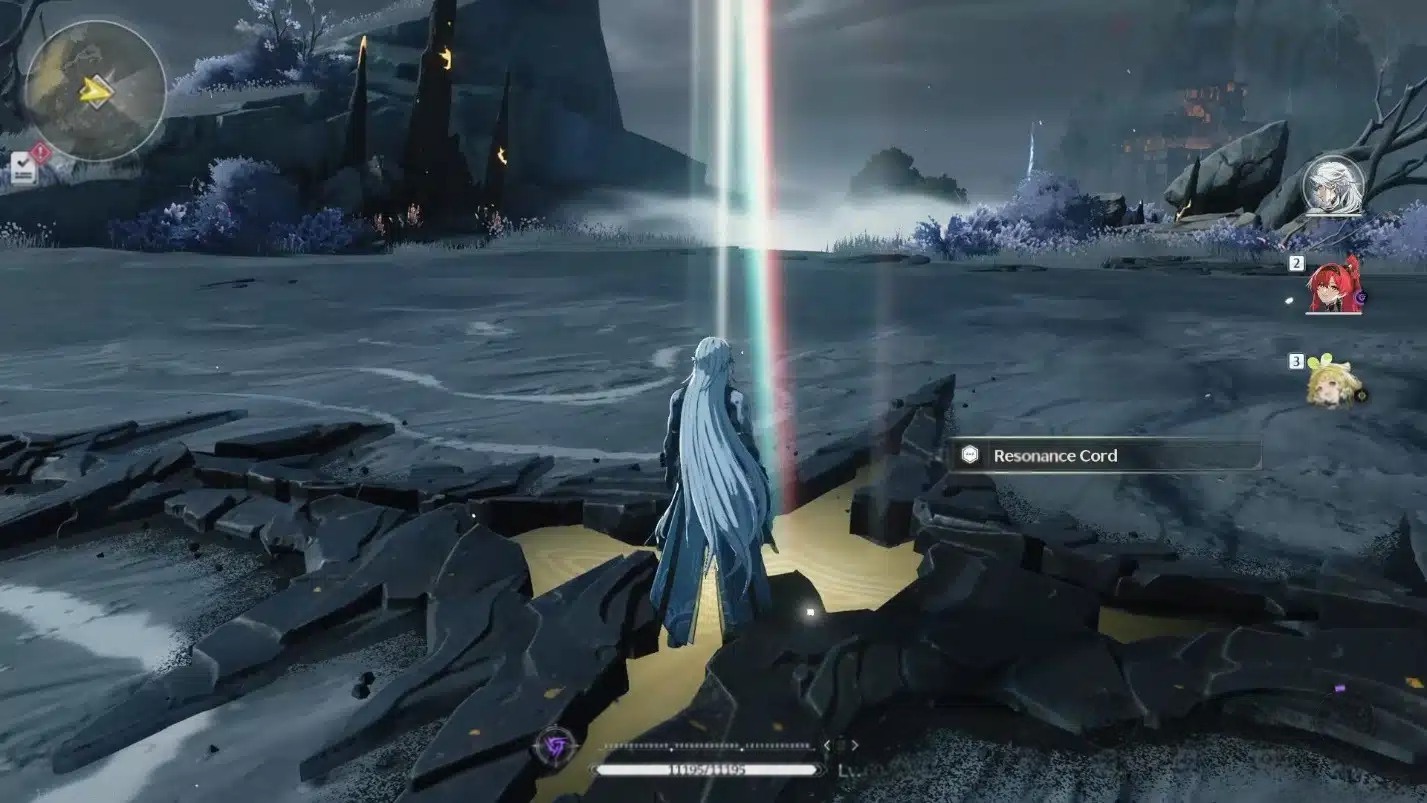The image size is (1427, 803).
Task: Open the circular minimap
Action: (95, 91)
